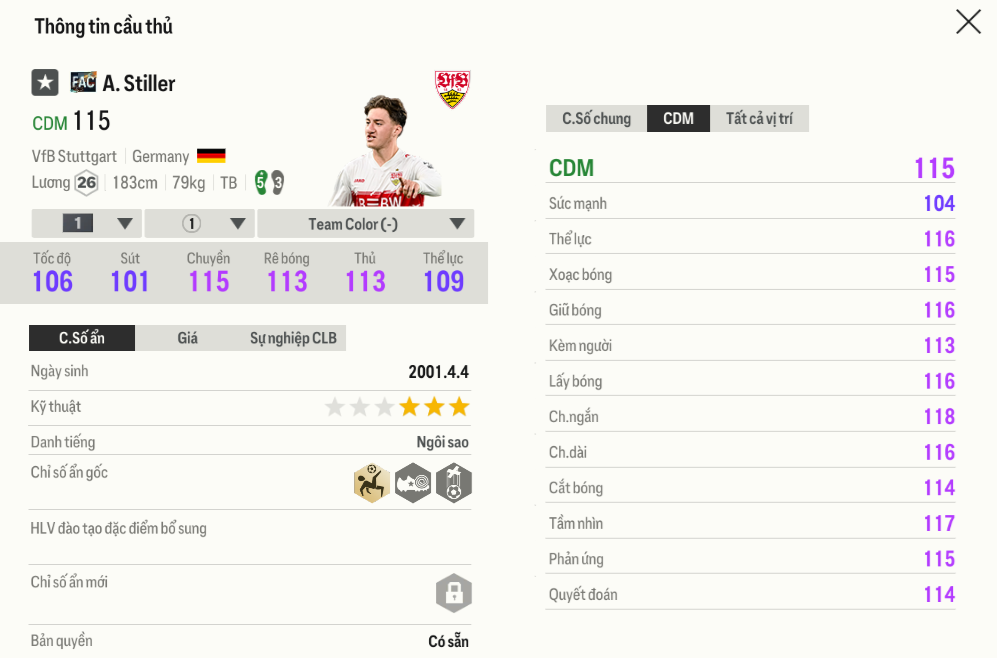This screenshot has width=997, height=658.
Task: Click the bicycle kick hidden trait icon
Action: (372, 483)
